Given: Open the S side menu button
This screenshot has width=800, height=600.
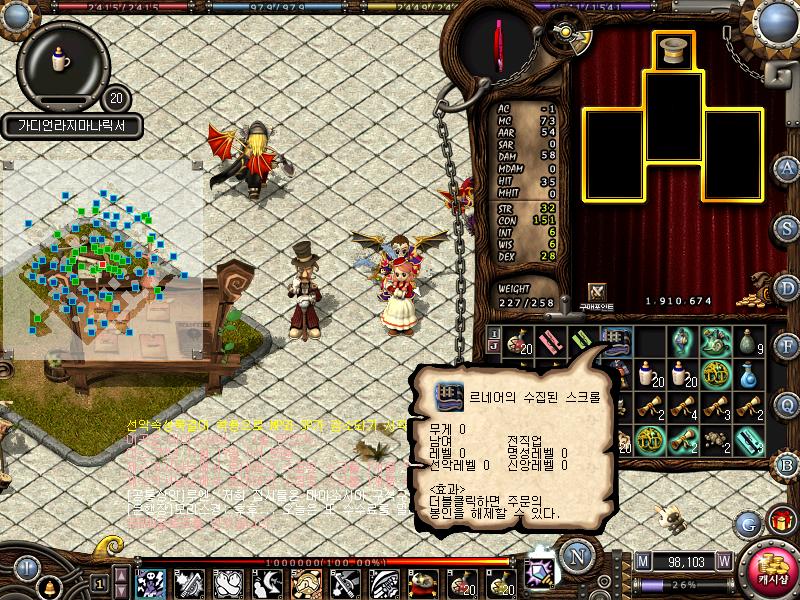Looking at the screenshot, I should click(787, 227).
